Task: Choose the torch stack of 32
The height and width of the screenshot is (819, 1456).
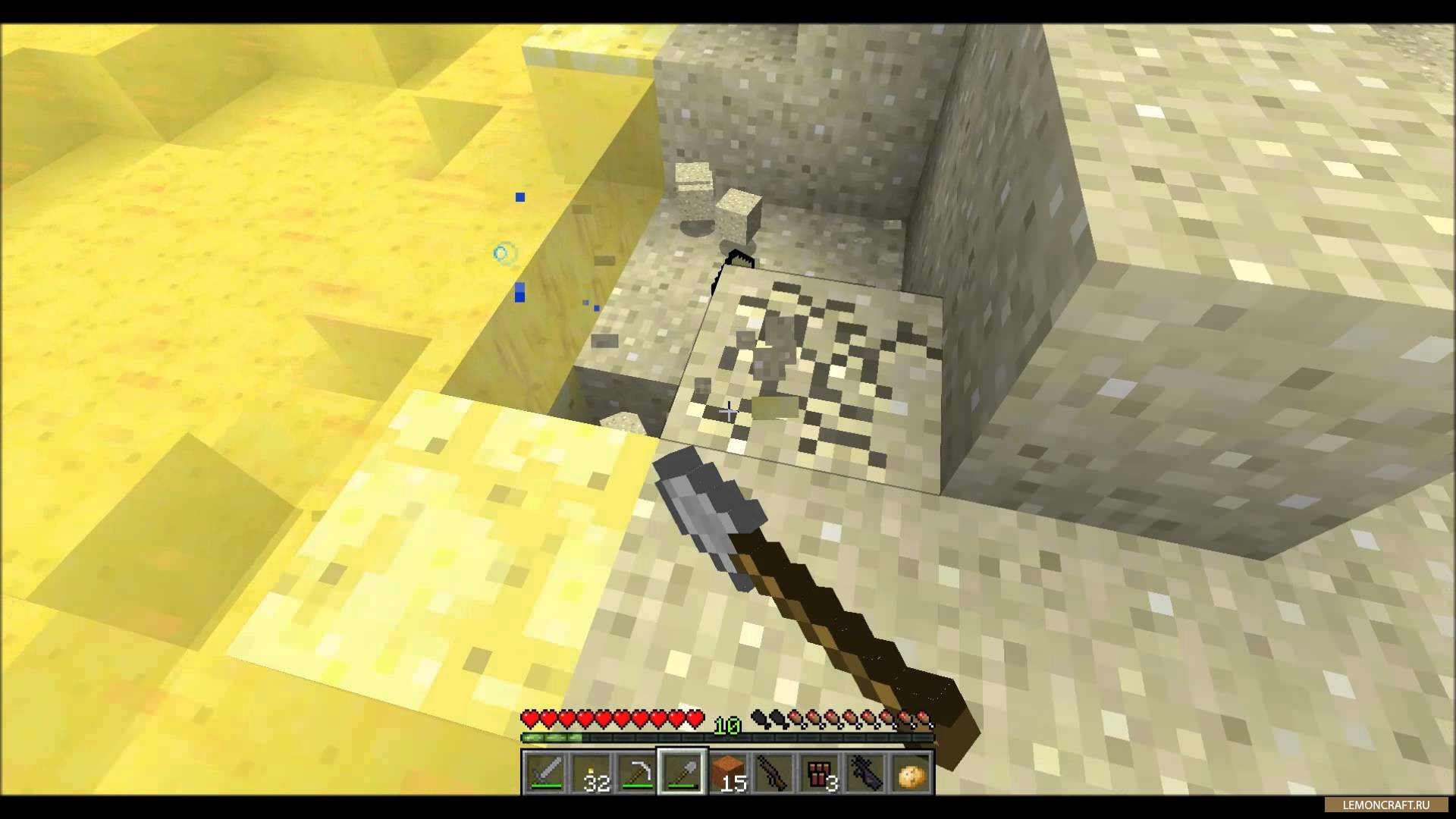Action: (x=591, y=773)
